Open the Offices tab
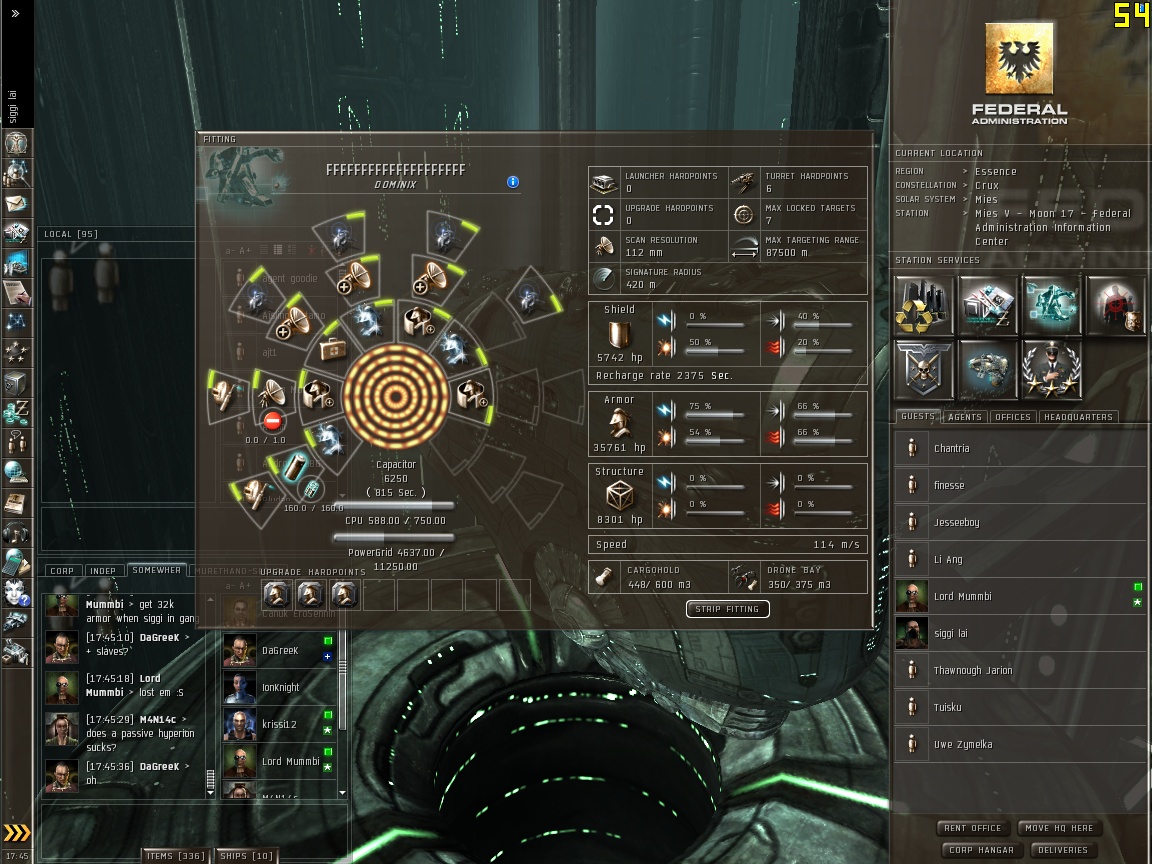This screenshot has width=1152, height=864. (x=1012, y=417)
